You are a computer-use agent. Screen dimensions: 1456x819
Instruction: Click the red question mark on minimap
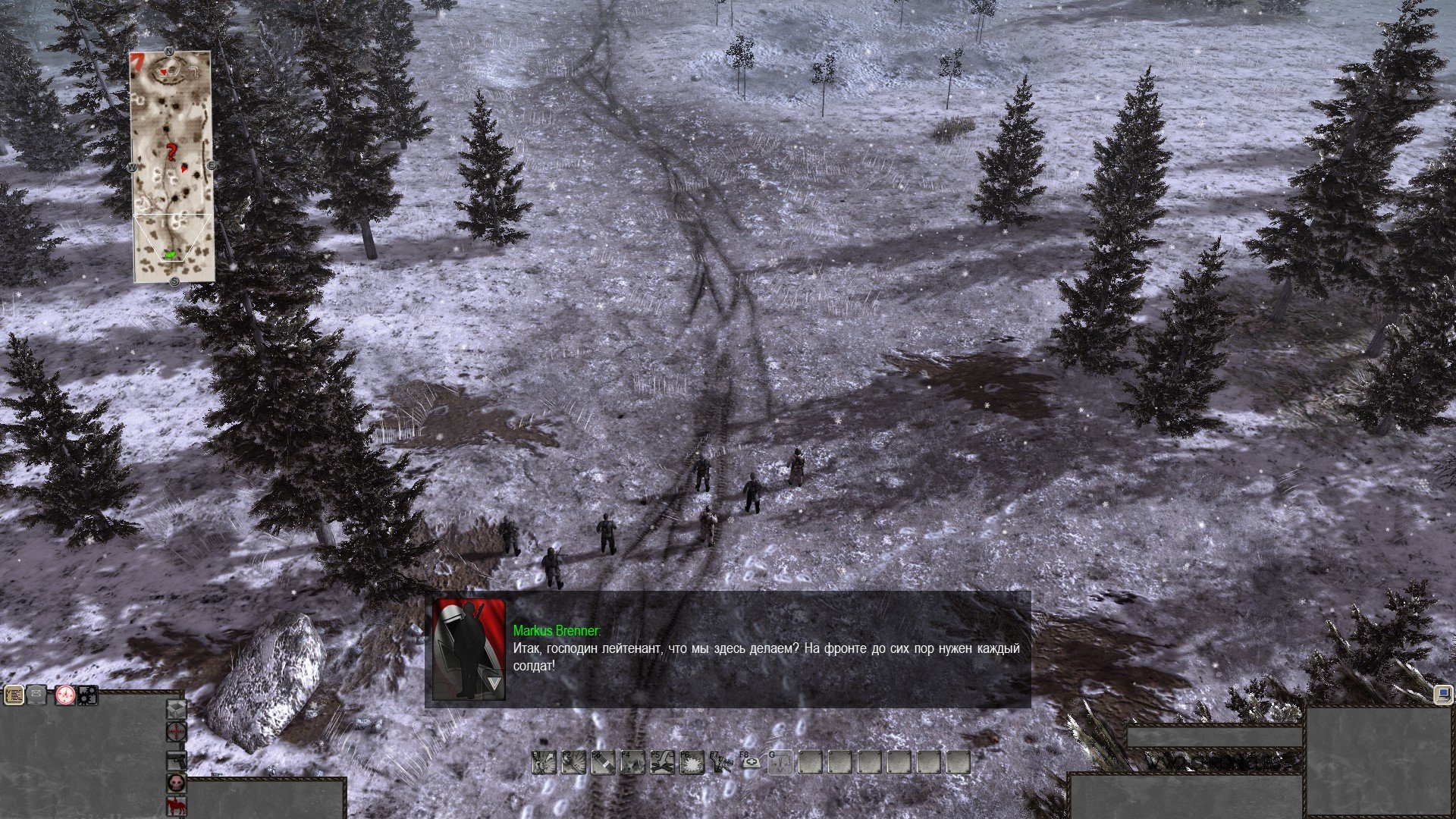coord(172,153)
